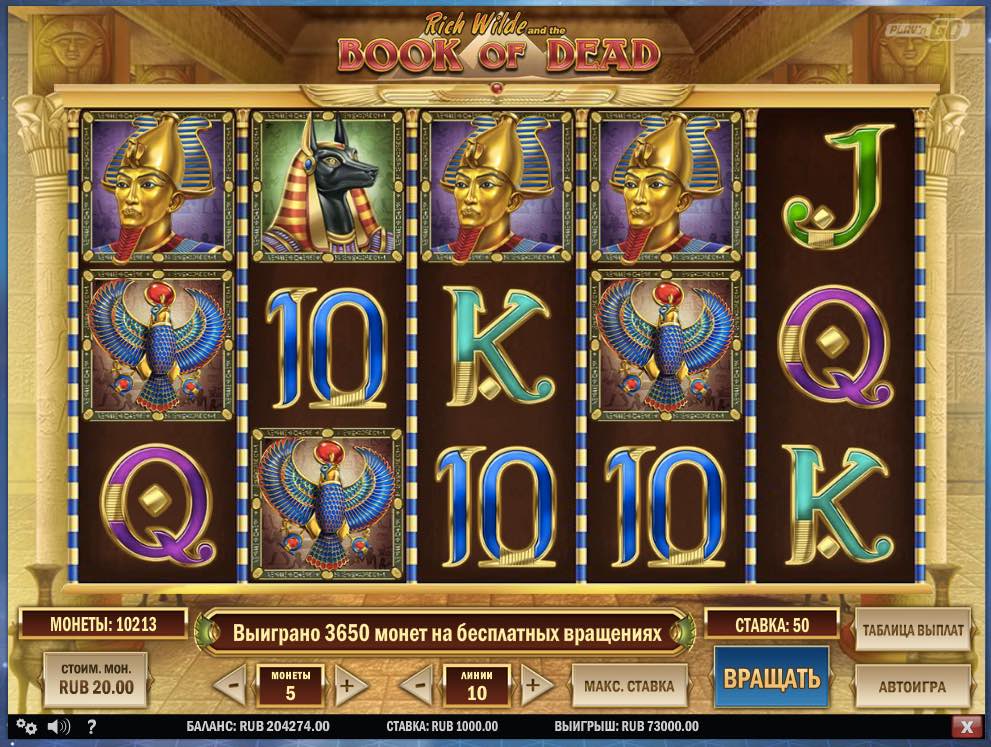The width and height of the screenshot is (991, 747).
Task: Start АВТОИГРА autoplay mode
Action: pyautogui.click(x=912, y=686)
